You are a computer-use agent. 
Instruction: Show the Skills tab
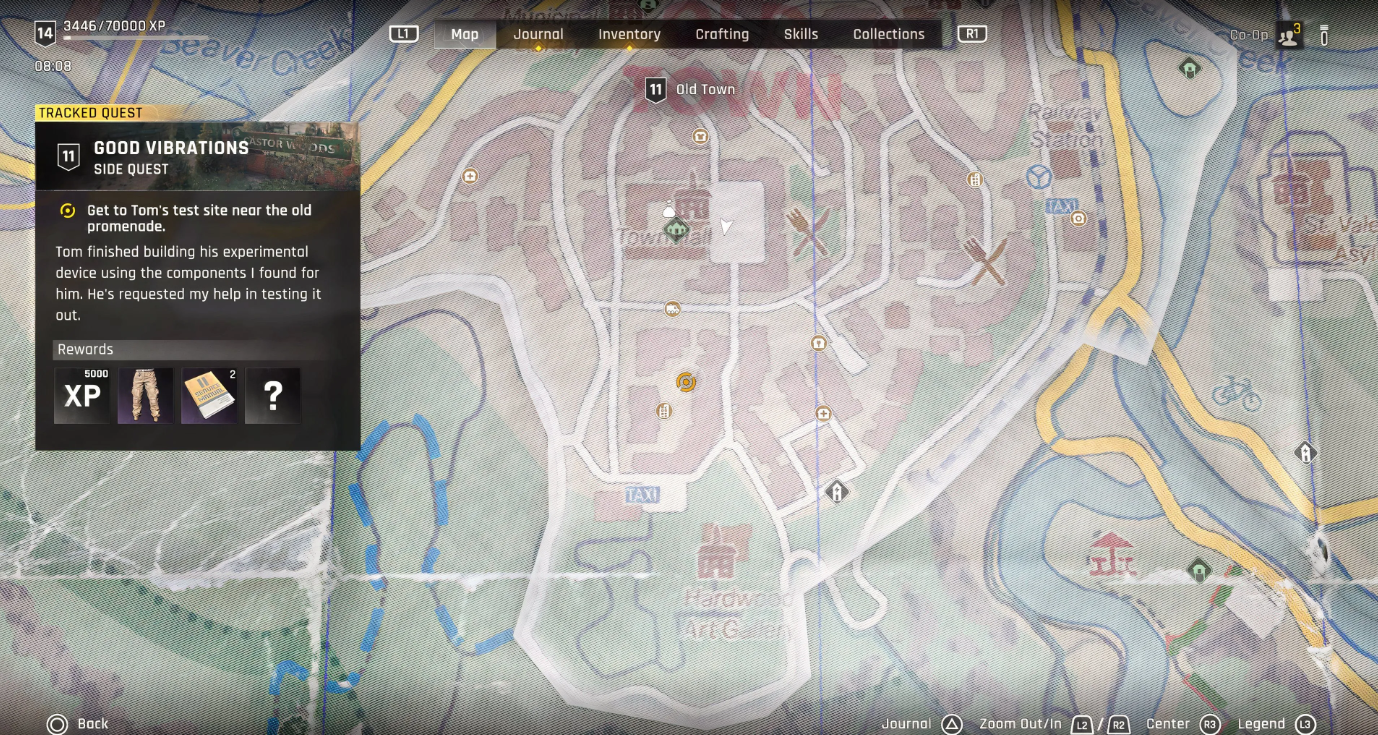(801, 34)
